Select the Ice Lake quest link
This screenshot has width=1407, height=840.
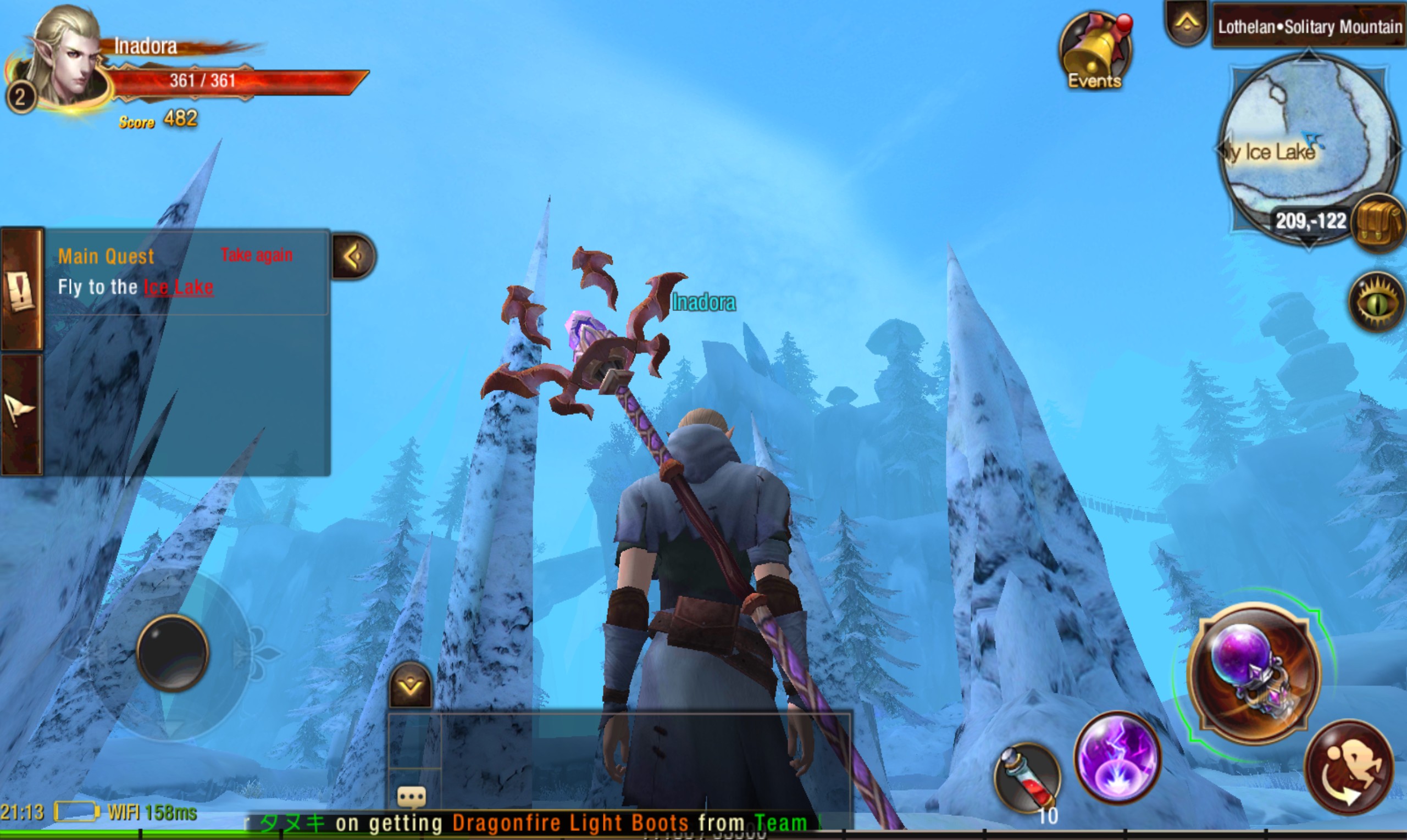pyautogui.click(x=179, y=287)
